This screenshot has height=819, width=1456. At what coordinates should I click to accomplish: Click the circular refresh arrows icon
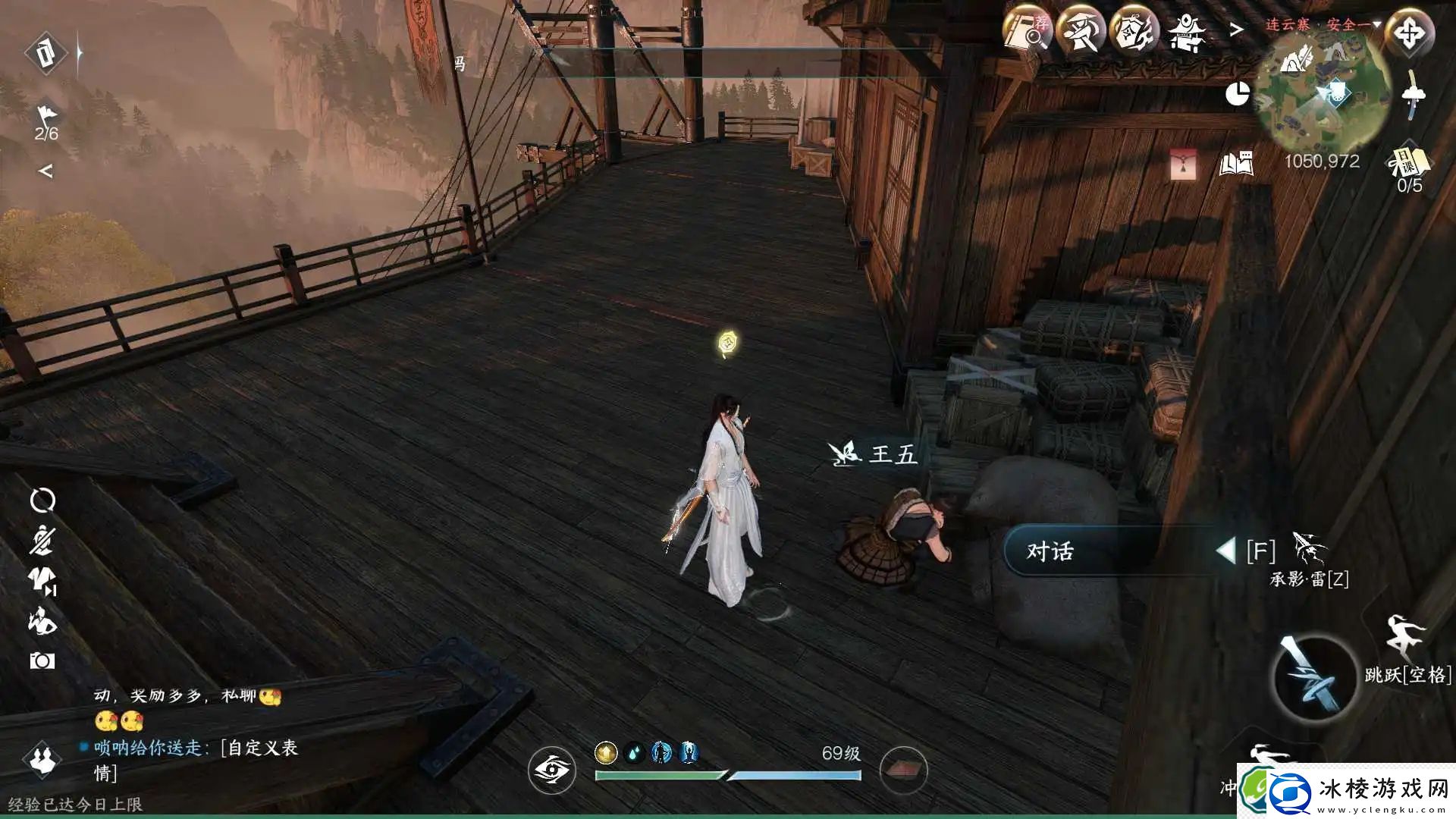(x=42, y=500)
